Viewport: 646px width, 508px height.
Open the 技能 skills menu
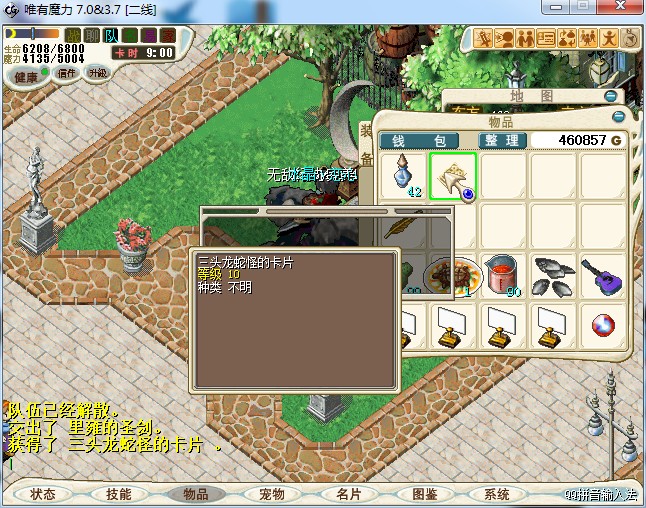[118, 494]
